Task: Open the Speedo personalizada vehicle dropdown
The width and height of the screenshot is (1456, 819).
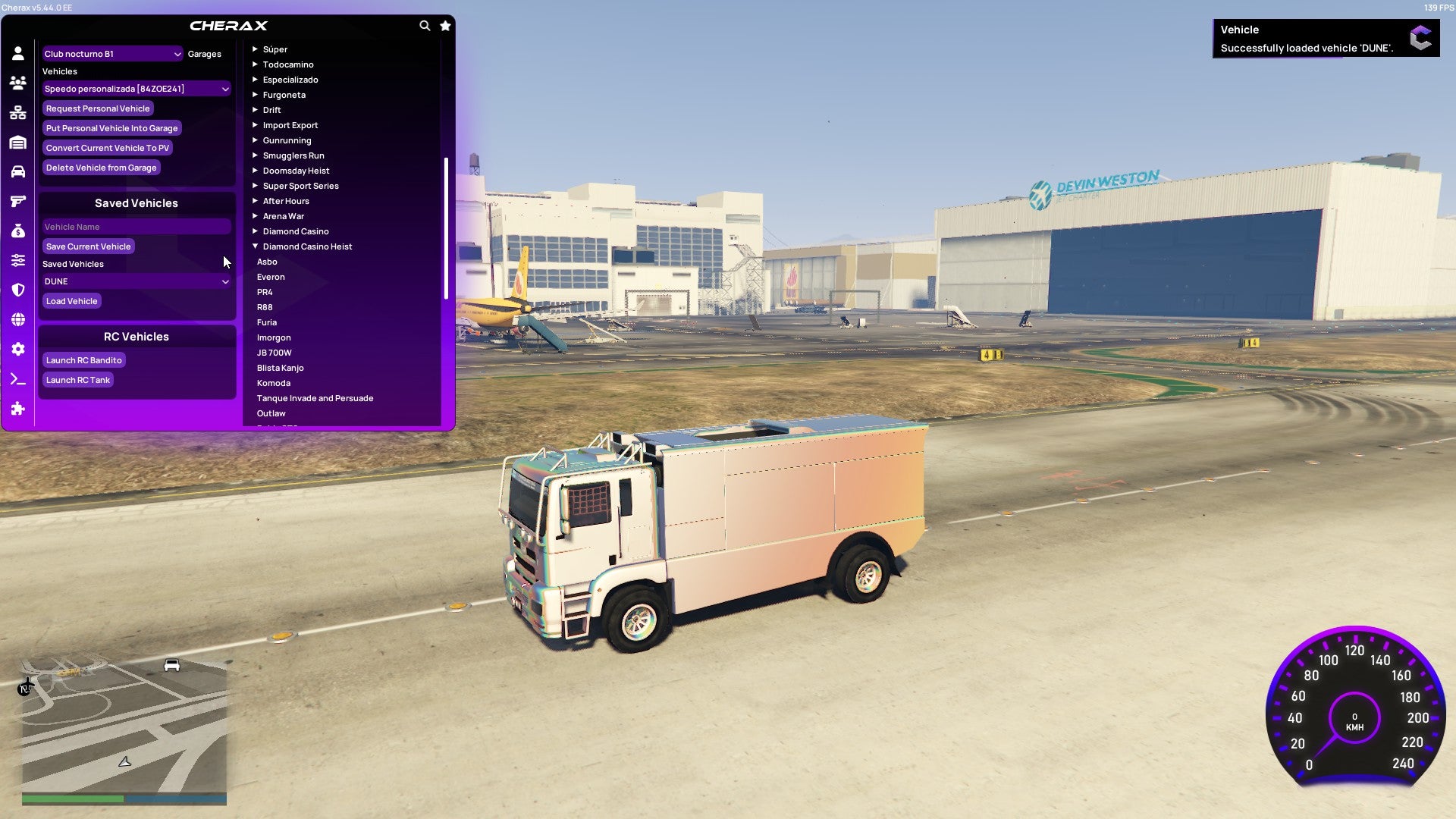Action: tap(136, 88)
